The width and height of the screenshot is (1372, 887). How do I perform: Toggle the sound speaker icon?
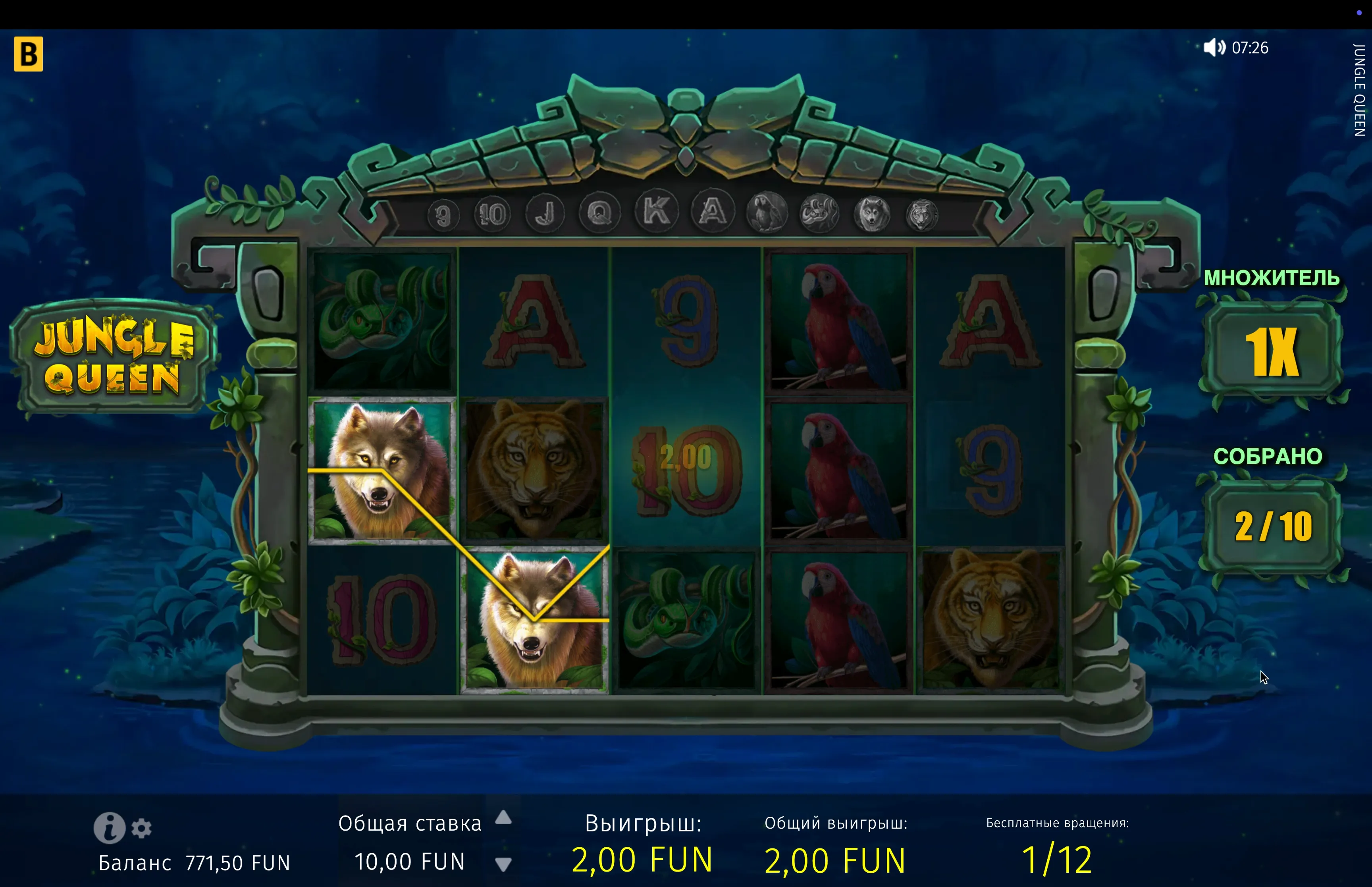(1214, 47)
